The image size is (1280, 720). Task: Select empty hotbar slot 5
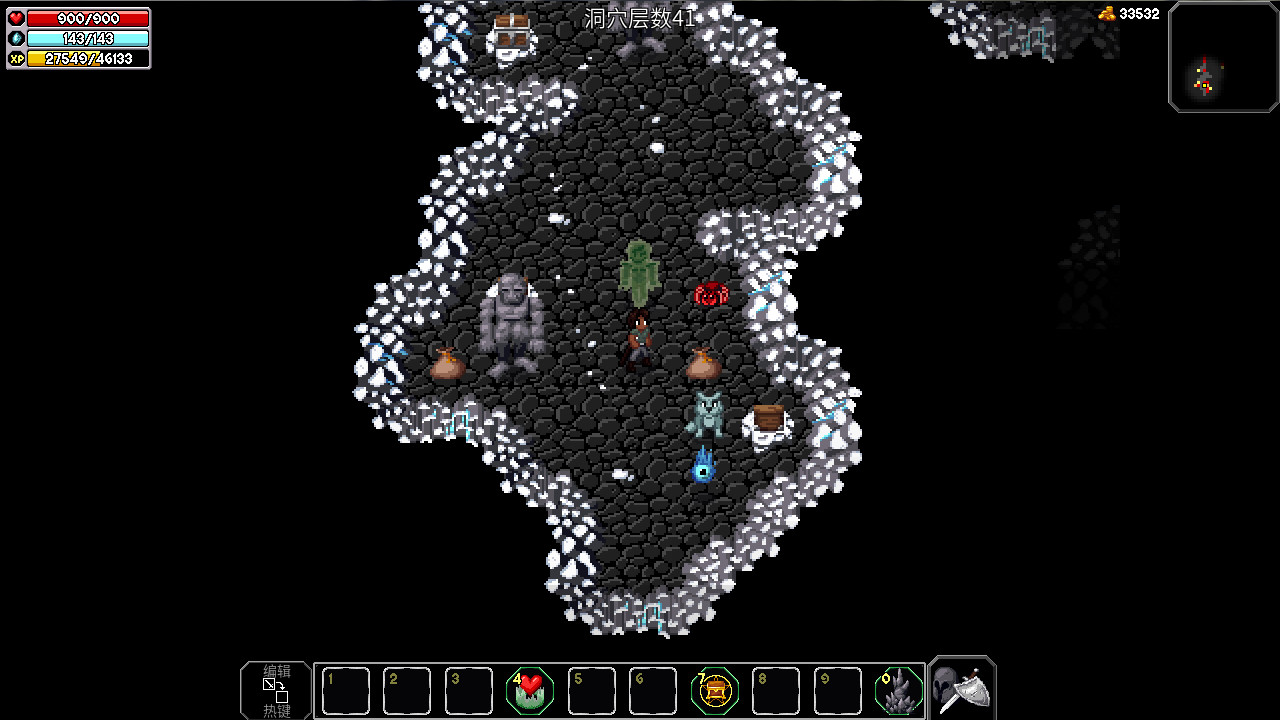point(591,688)
